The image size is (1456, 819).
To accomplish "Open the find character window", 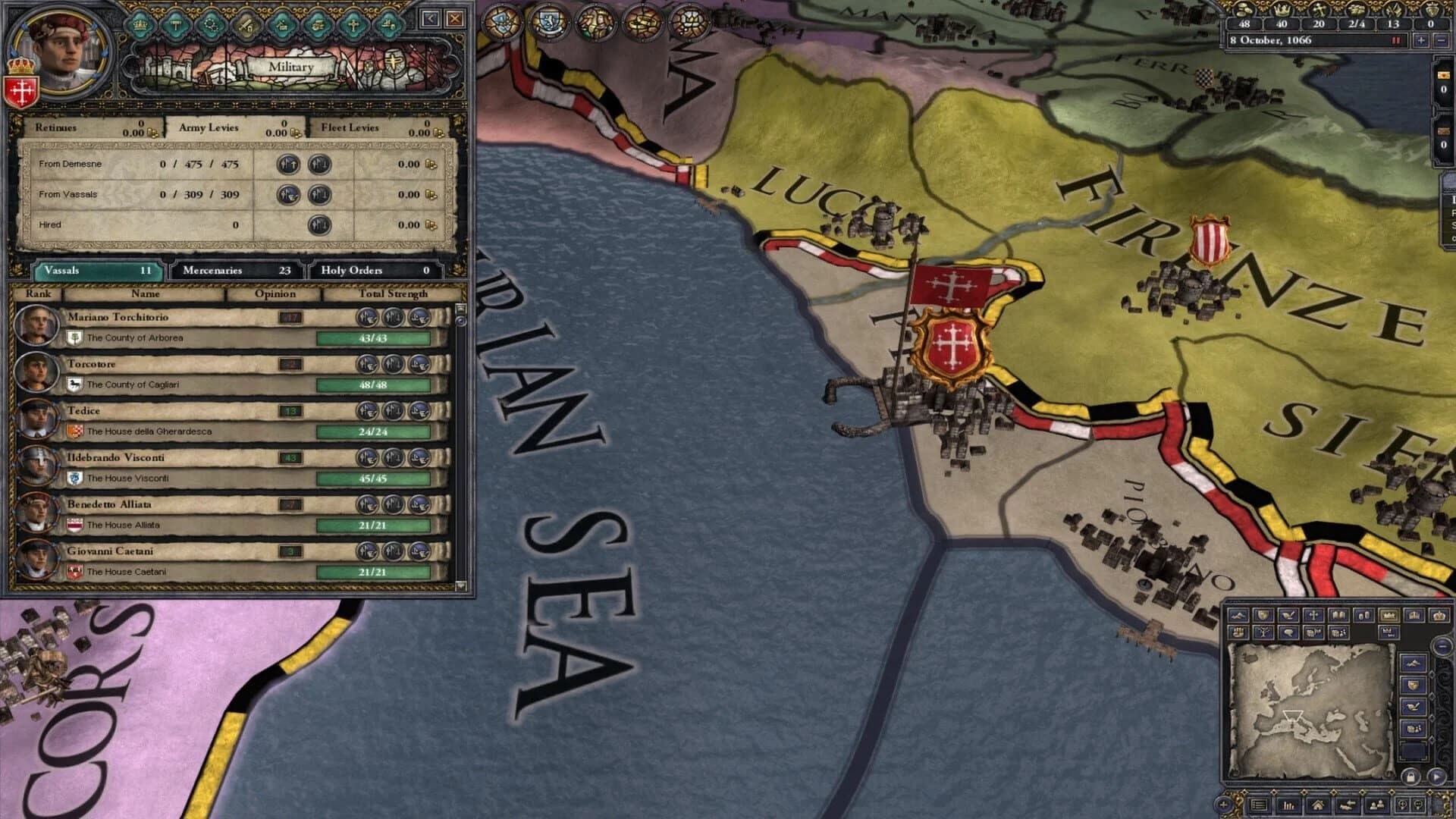I will 1376,805.
